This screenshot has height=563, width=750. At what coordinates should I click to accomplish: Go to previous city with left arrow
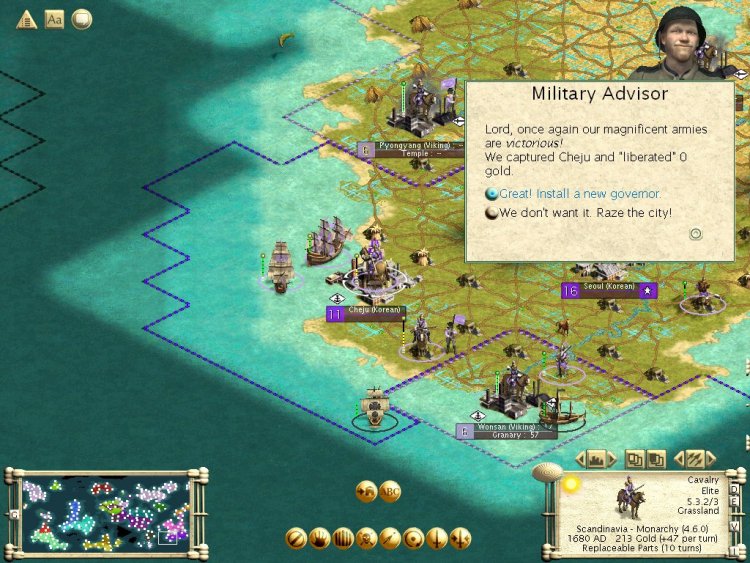pyautogui.click(x=582, y=459)
